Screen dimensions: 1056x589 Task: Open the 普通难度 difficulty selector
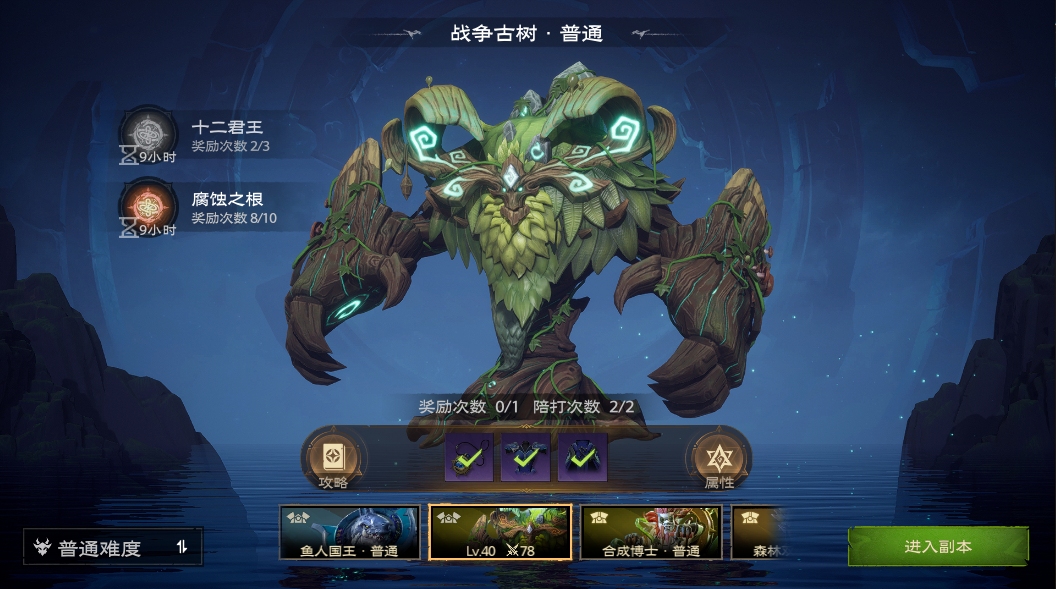pos(113,547)
